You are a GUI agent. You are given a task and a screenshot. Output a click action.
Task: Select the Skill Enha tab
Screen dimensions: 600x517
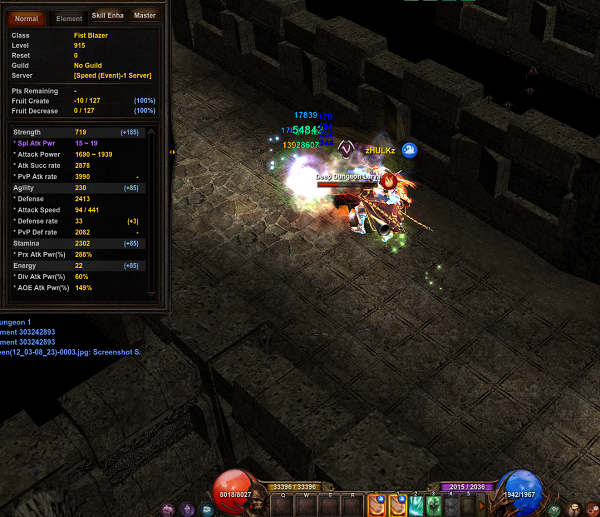tap(107, 16)
